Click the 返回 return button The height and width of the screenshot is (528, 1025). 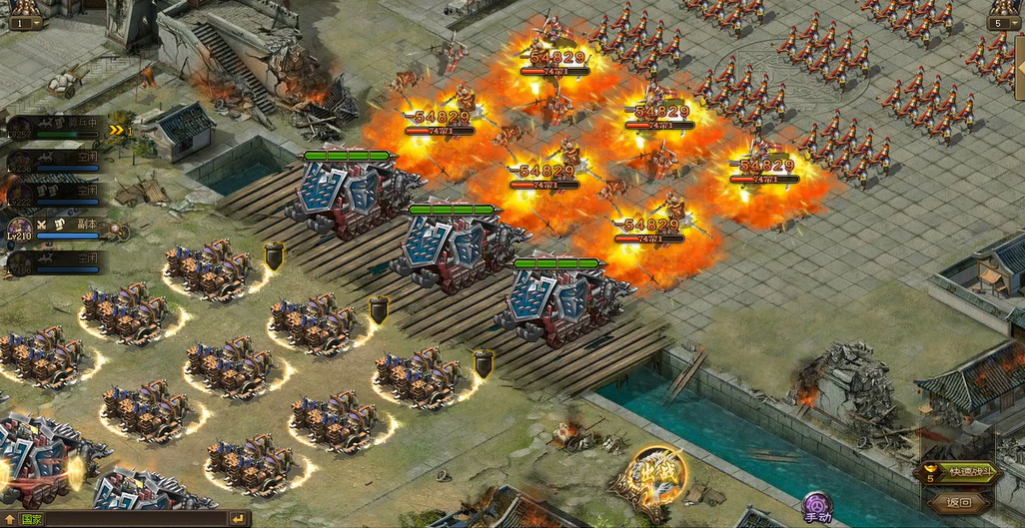pos(959,502)
